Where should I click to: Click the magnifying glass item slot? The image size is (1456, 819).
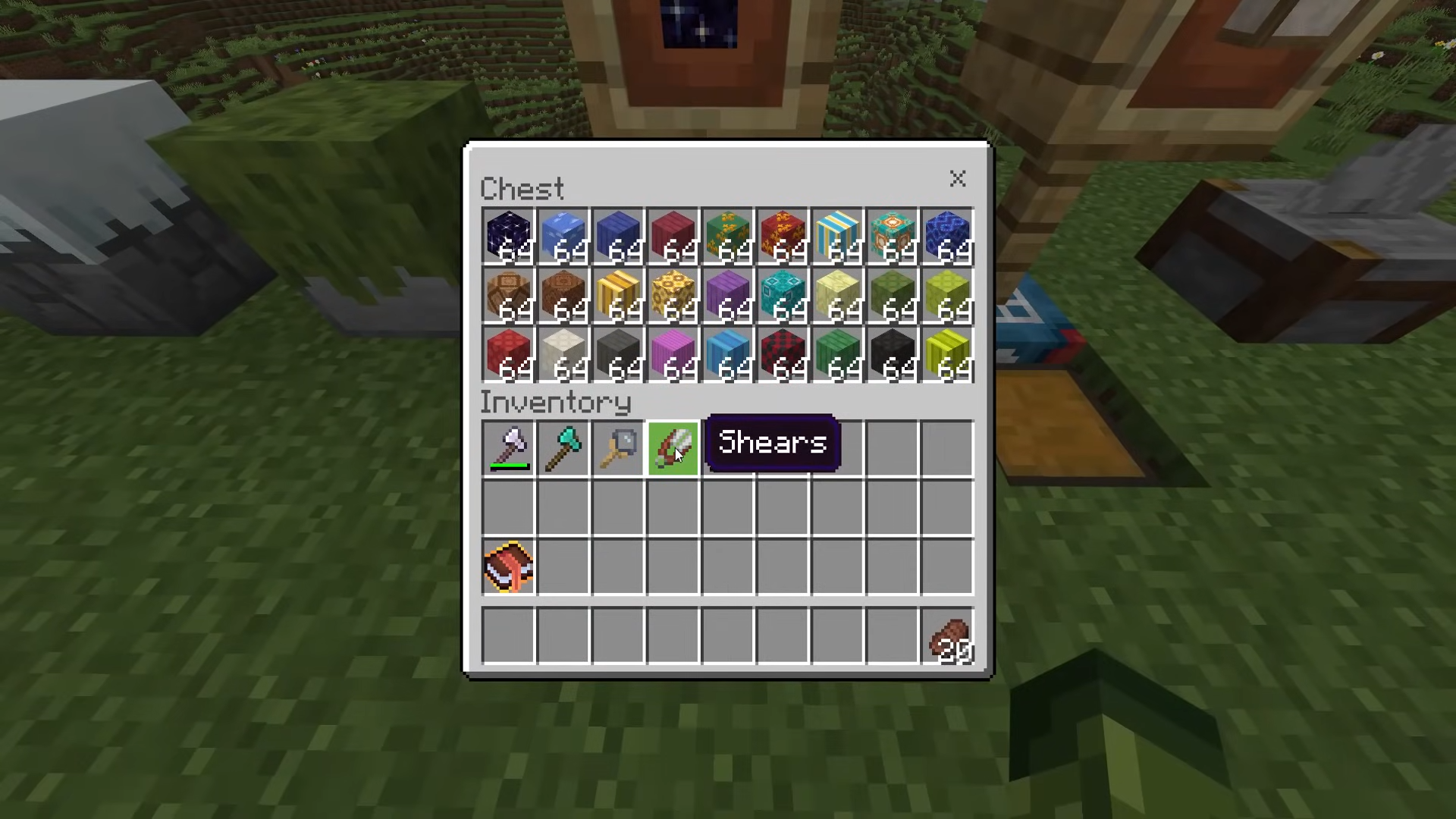tap(618, 448)
